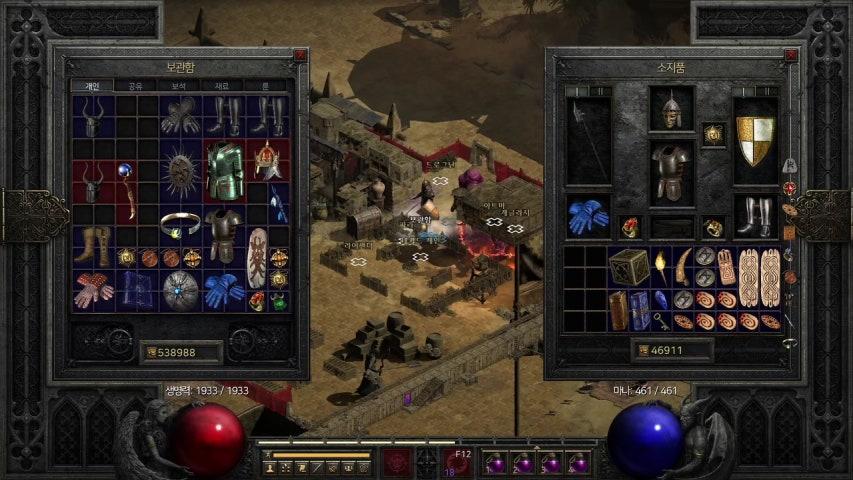The width and height of the screenshot is (853, 480).
Task: Grab the blue gloves in the stash
Action: [x=224, y=290]
